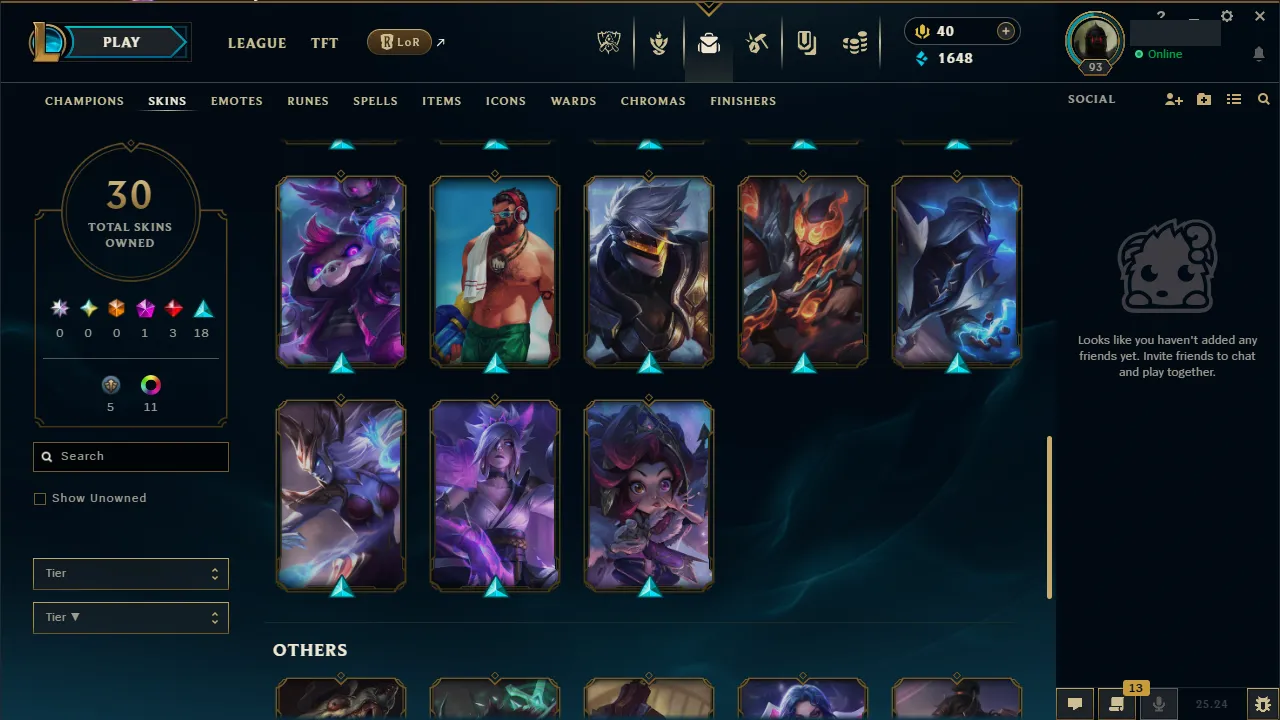Toggle the friends list view icon
The width and height of the screenshot is (1280, 720).
[x=1234, y=99]
